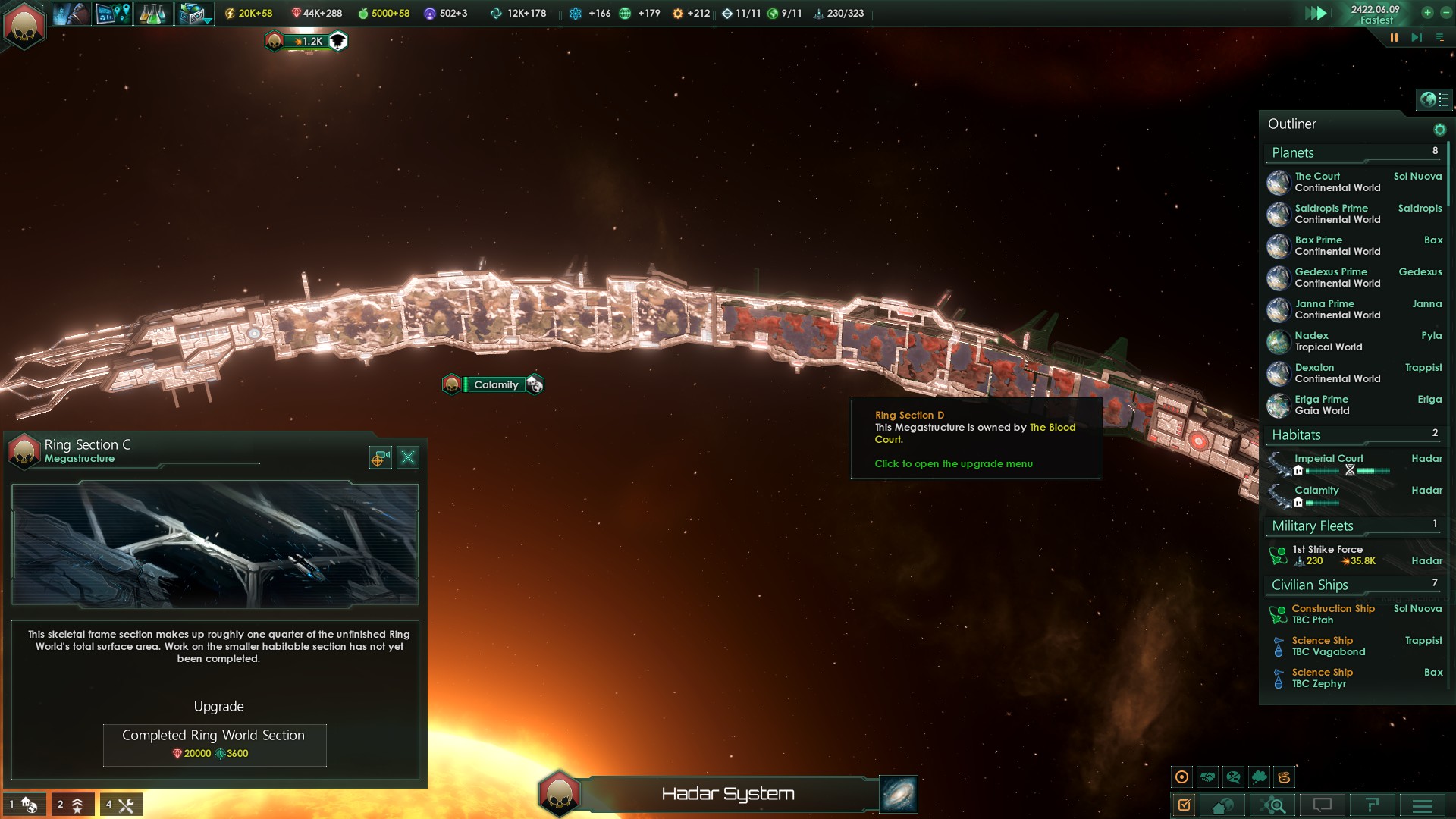Screen dimensions: 1456x819
Task: Open Outliner settings gear
Action: 1439,130
